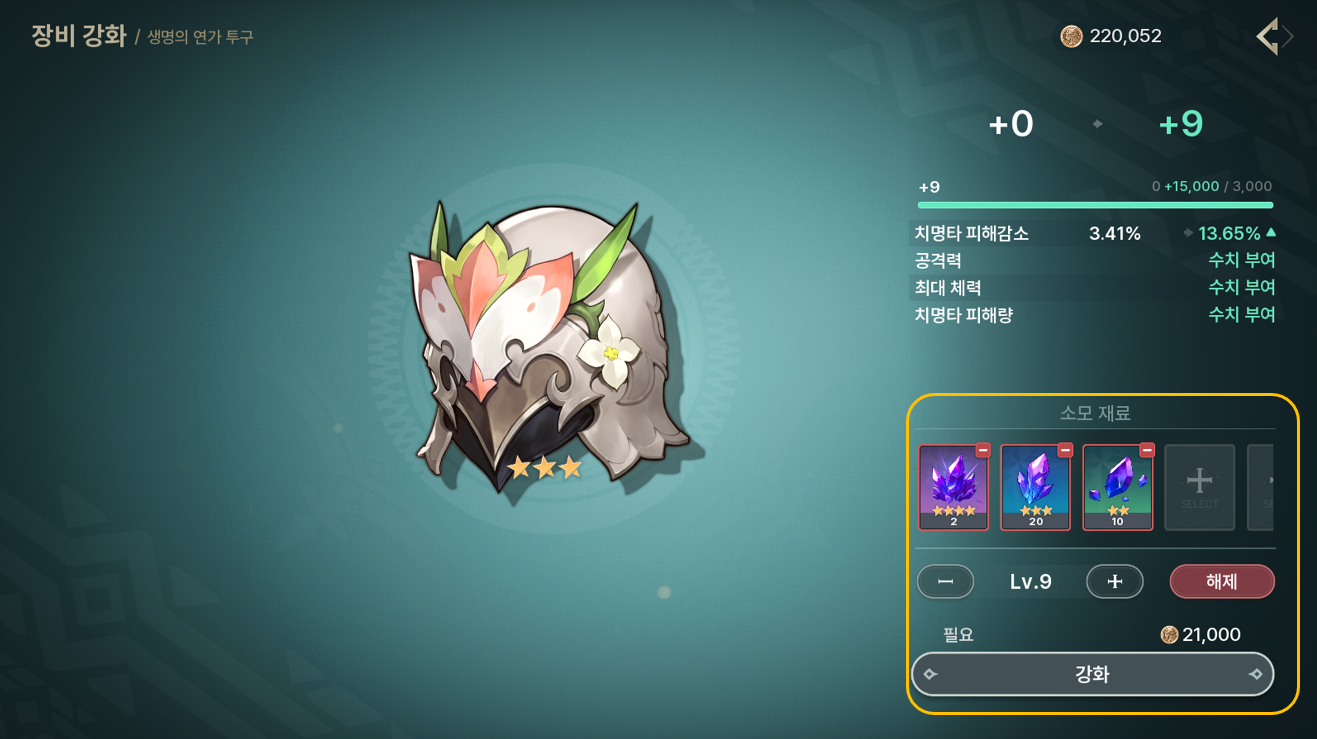1317x739 pixels.
Task: Go back using the top-right arrow
Action: [1268, 37]
